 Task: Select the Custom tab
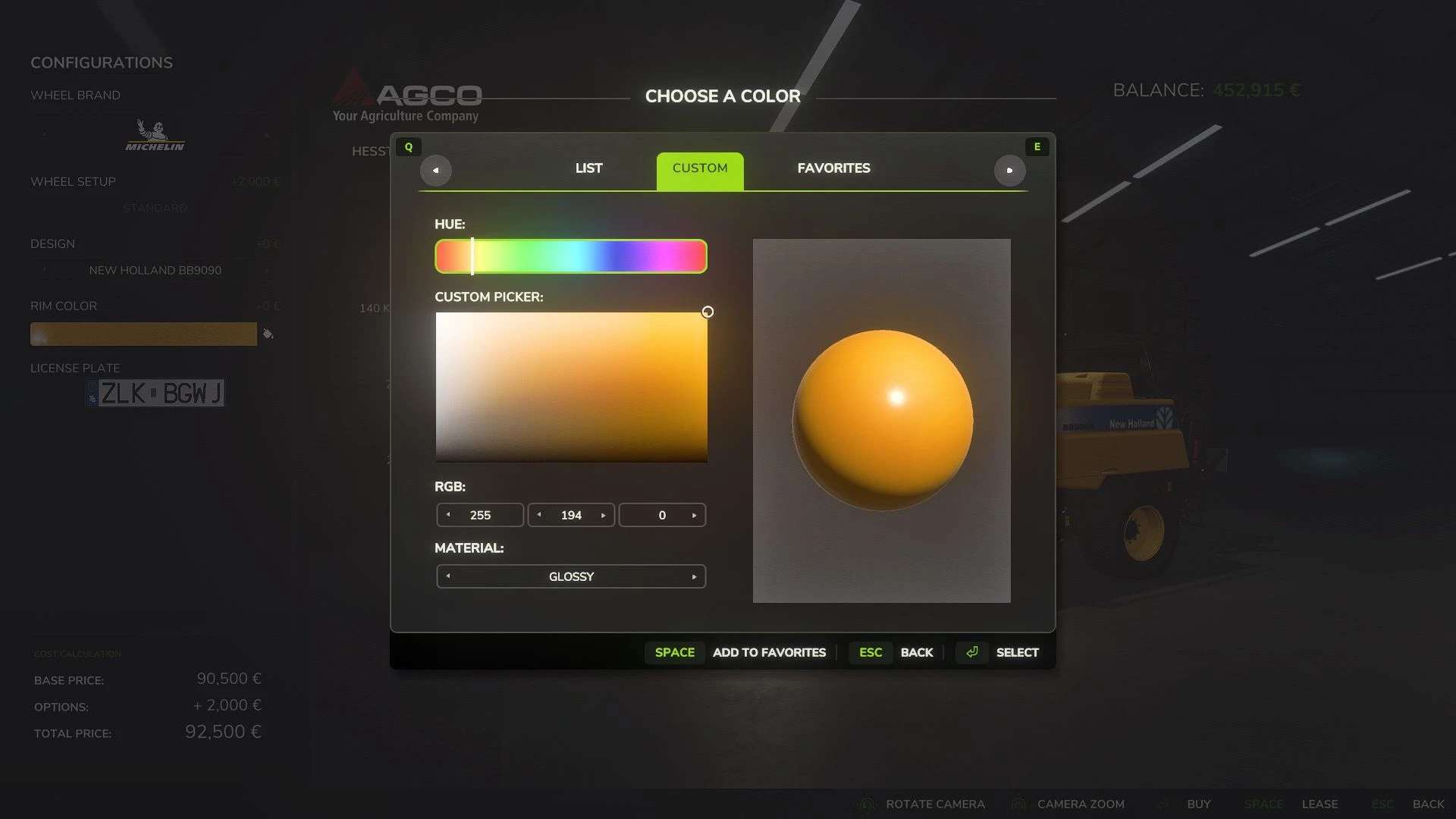click(699, 168)
